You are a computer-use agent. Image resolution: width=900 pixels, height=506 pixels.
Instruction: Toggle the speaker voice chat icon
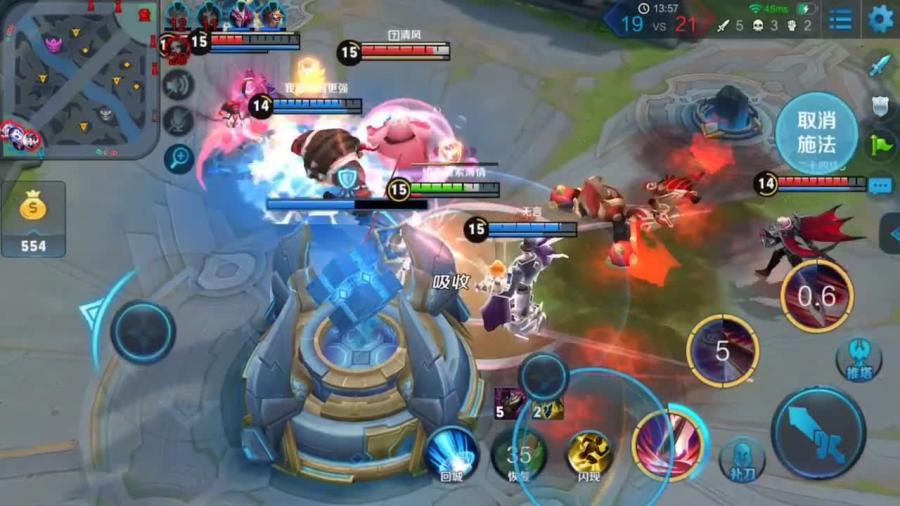(178, 85)
